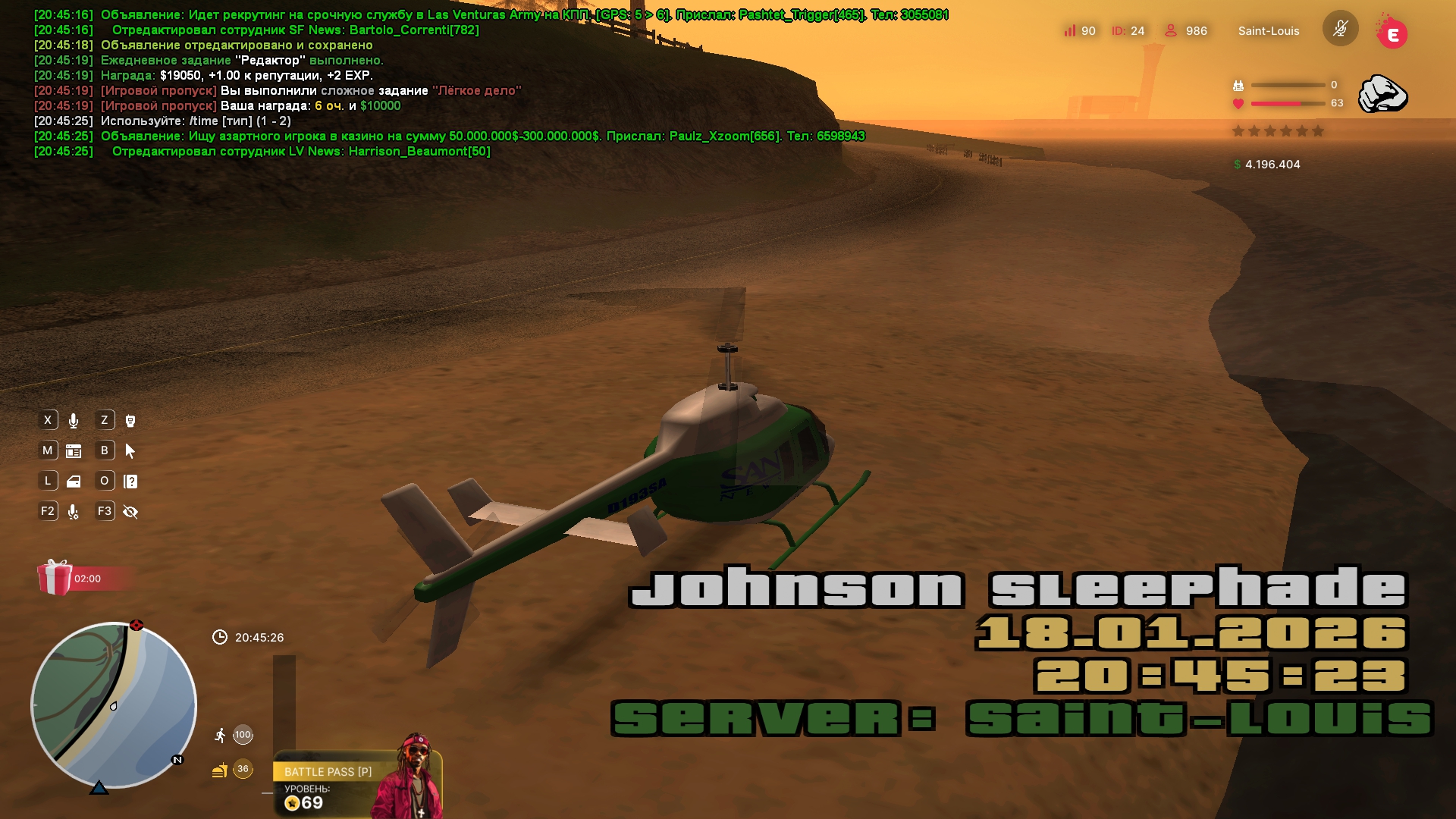Open microphone settings gear icon
Image resolution: width=1456 pixels, height=819 pixels.
[x=74, y=512]
